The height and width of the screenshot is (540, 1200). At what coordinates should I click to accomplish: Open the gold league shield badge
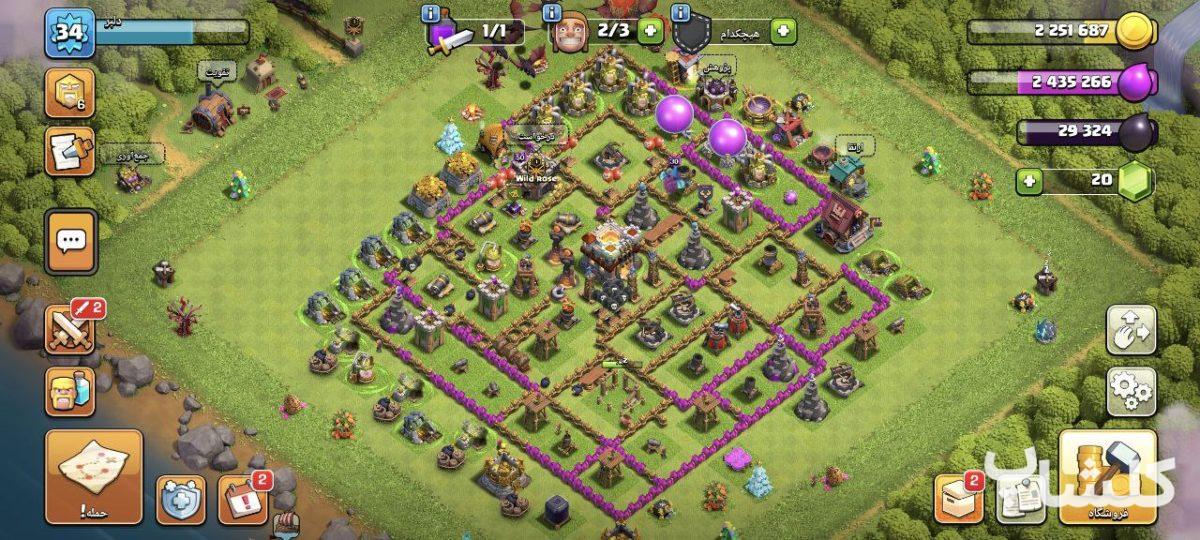coord(71,93)
